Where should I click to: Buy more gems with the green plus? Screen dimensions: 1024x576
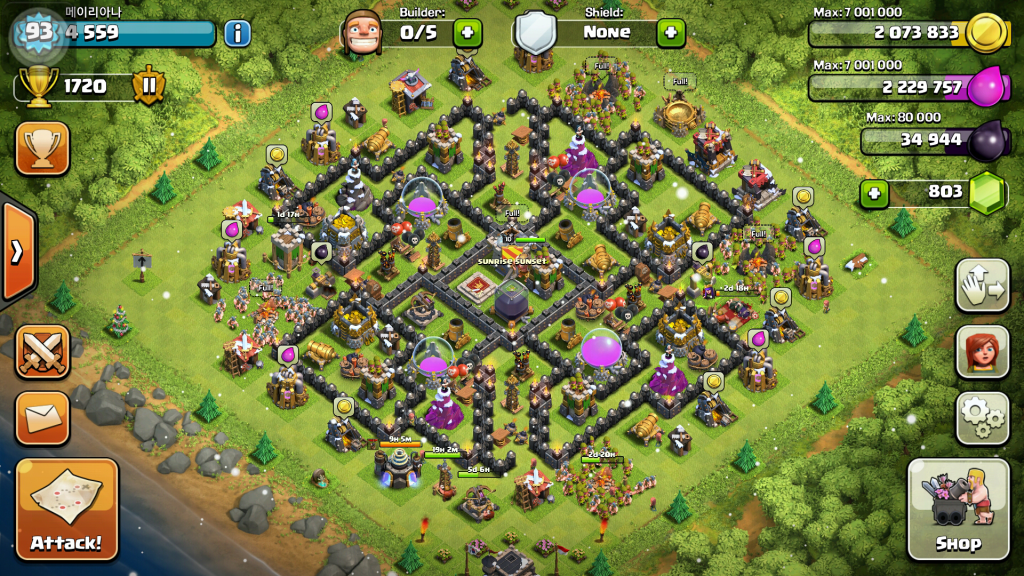tap(874, 192)
